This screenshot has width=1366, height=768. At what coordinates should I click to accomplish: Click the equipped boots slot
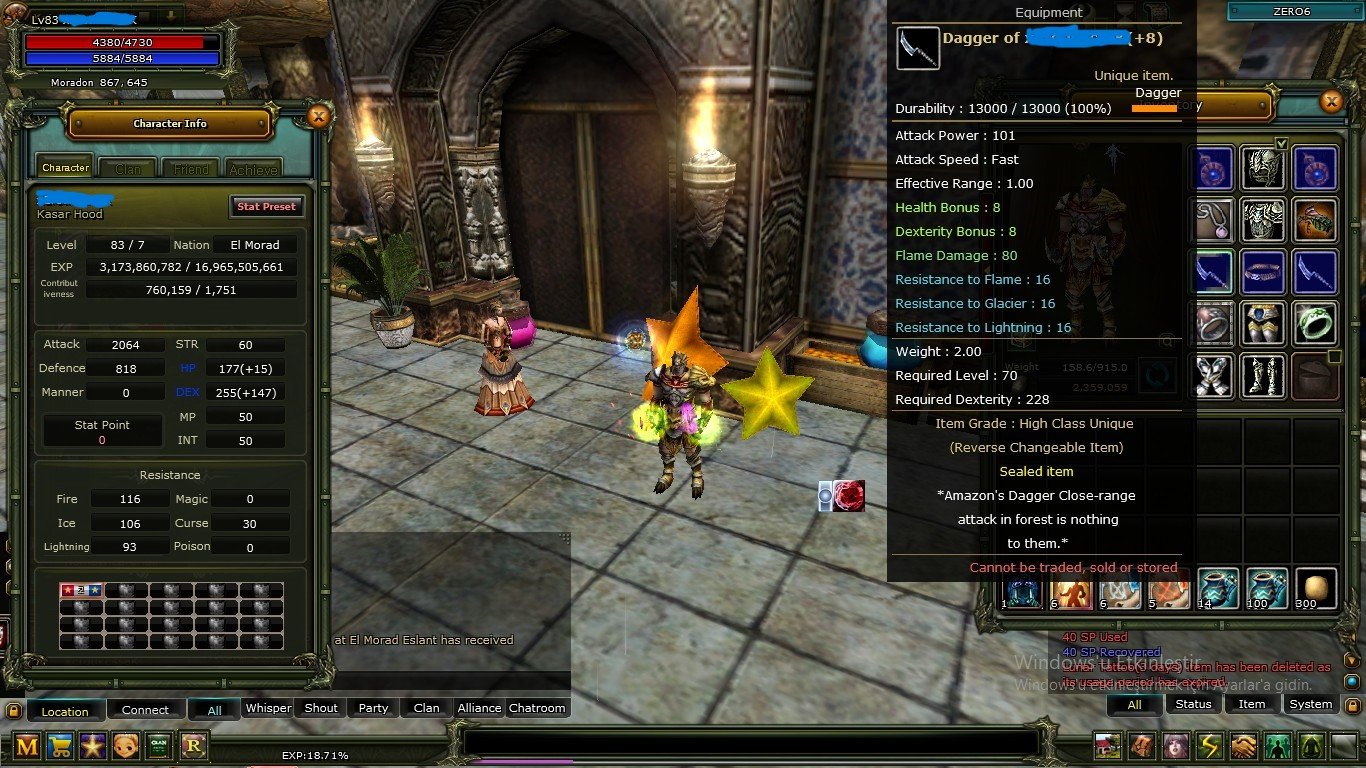tap(1263, 375)
